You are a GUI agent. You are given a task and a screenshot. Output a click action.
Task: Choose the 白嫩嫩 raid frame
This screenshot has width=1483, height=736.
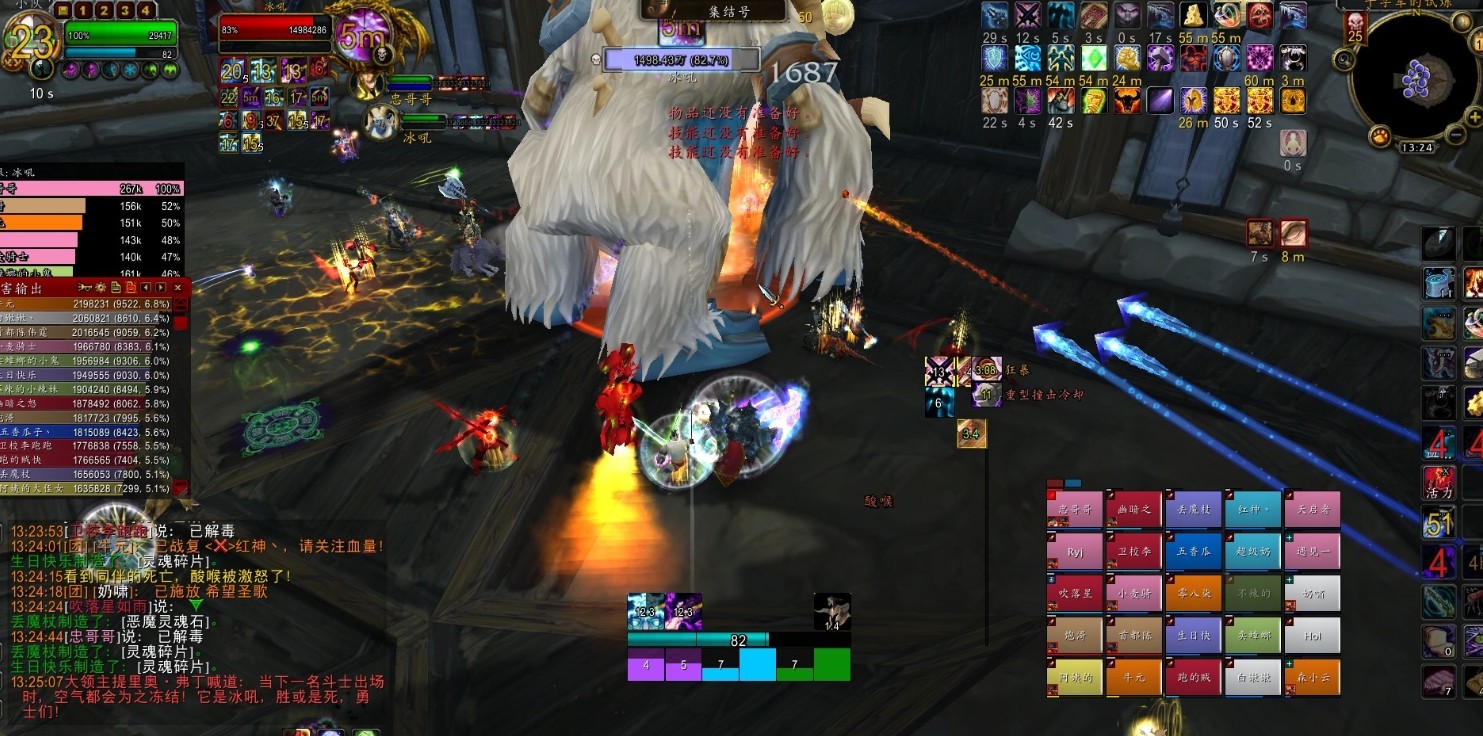(x=1252, y=678)
